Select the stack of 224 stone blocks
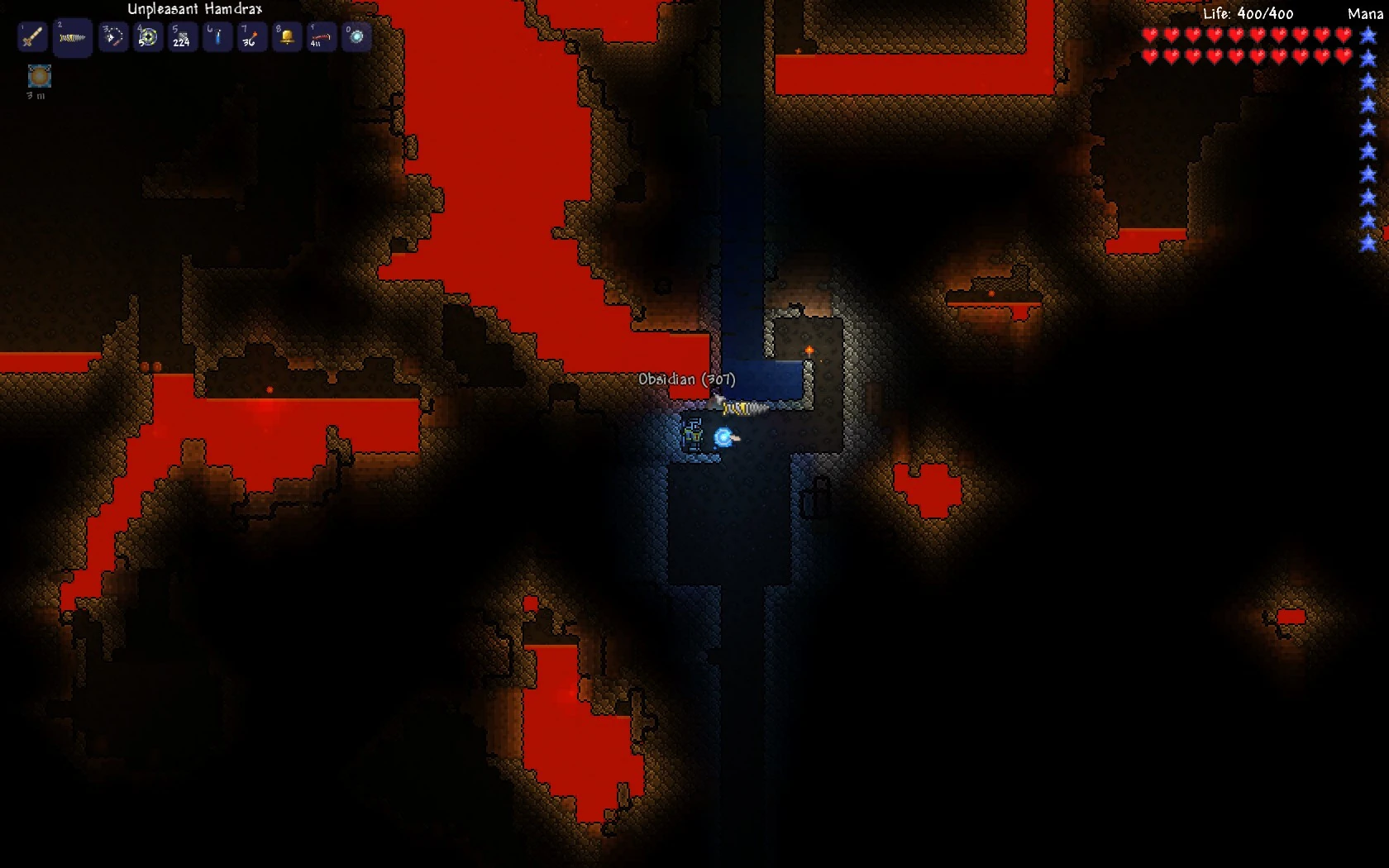This screenshot has width=1389, height=868. (x=182, y=36)
